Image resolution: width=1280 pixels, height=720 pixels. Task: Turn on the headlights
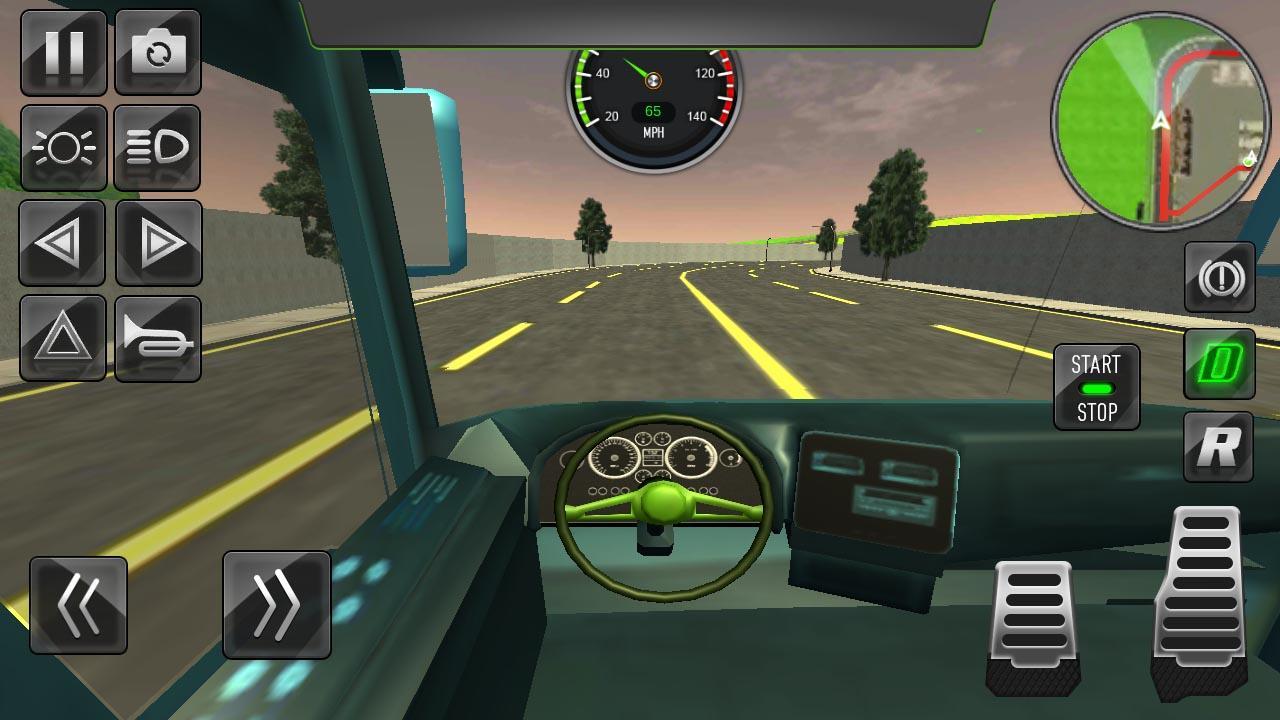[x=62, y=148]
